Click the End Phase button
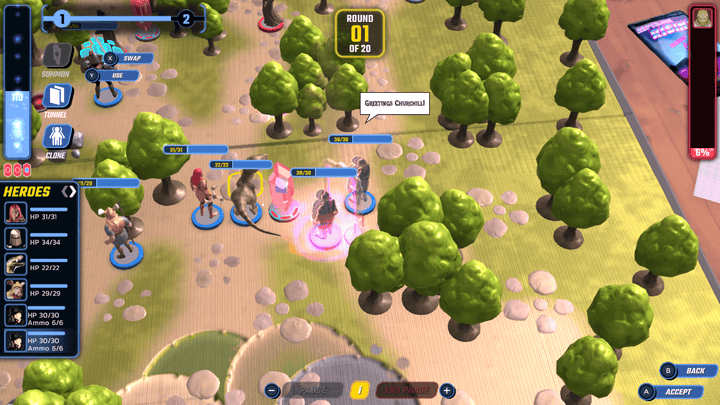Image resolution: width=720 pixels, height=405 pixels. point(406,390)
